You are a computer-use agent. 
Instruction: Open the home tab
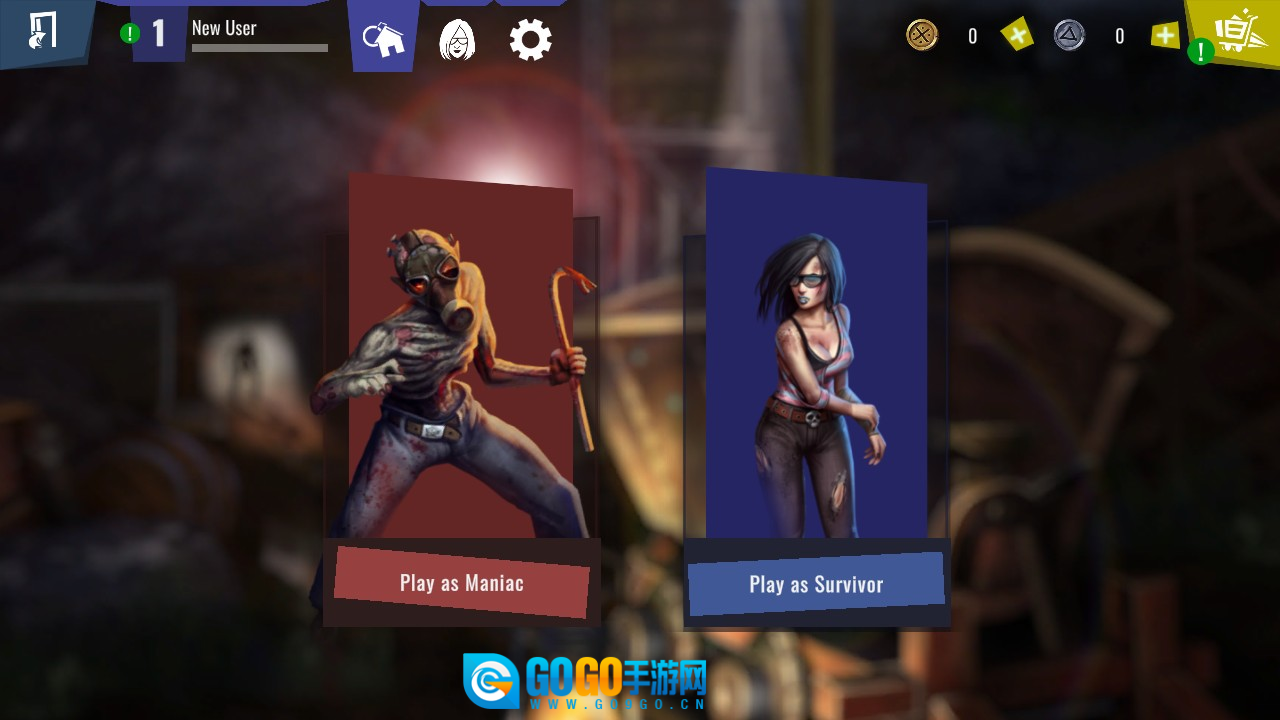tap(384, 40)
